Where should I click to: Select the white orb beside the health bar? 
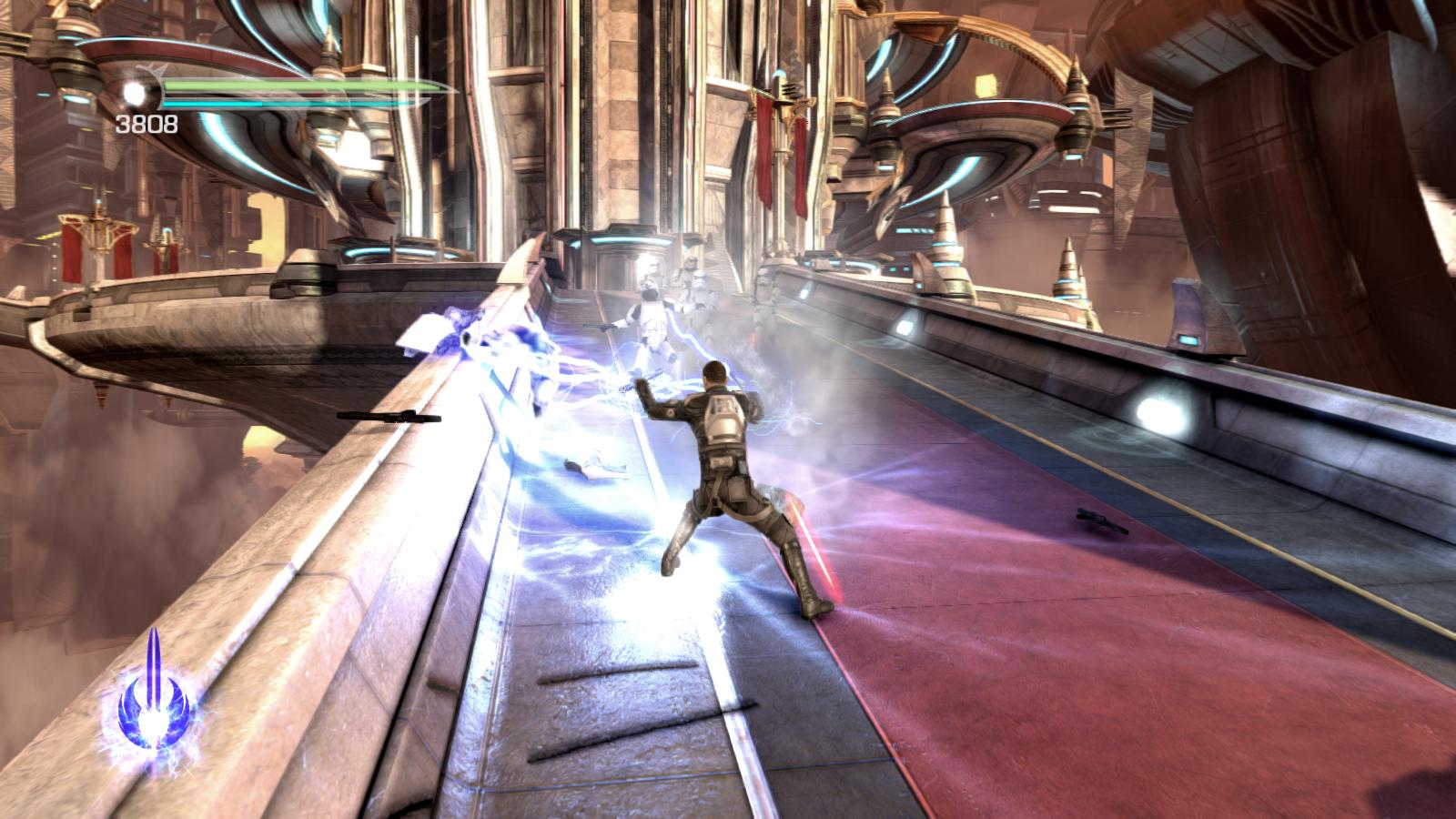(x=136, y=93)
